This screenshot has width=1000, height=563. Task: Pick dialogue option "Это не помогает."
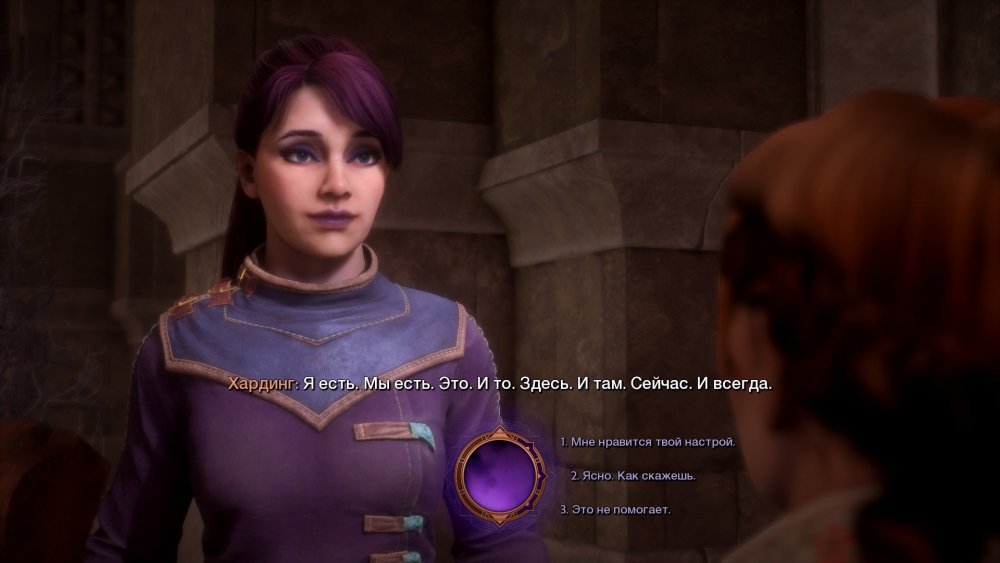click(x=615, y=510)
